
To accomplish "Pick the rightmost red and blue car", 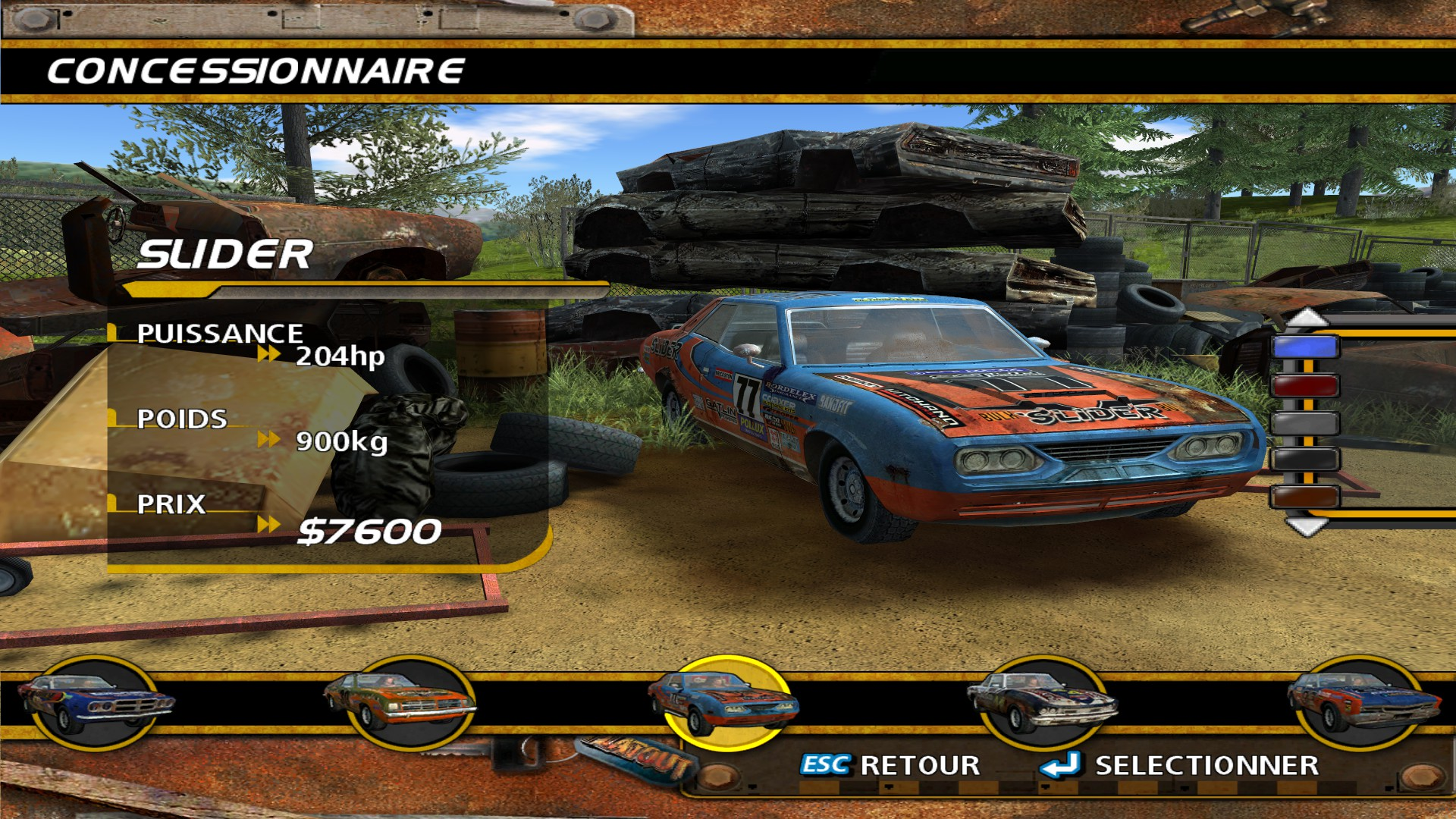I will pos(1363,703).
